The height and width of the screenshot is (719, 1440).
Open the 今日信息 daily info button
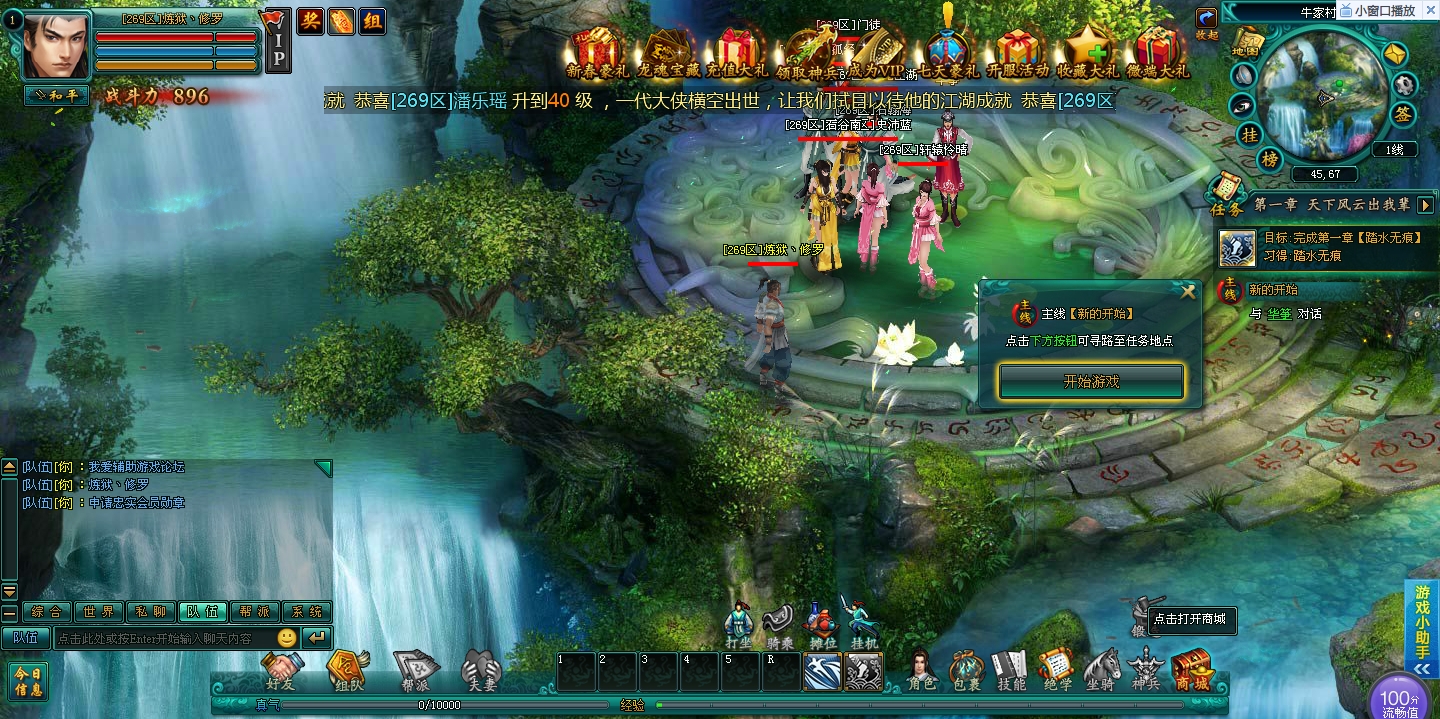pos(28,682)
